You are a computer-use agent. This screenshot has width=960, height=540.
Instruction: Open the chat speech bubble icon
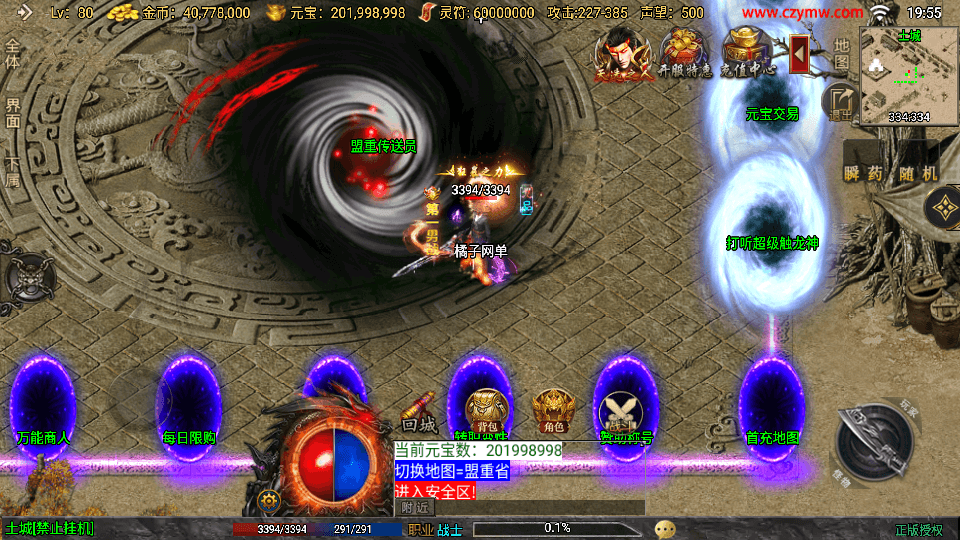pyautogui.click(x=665, y=528)
